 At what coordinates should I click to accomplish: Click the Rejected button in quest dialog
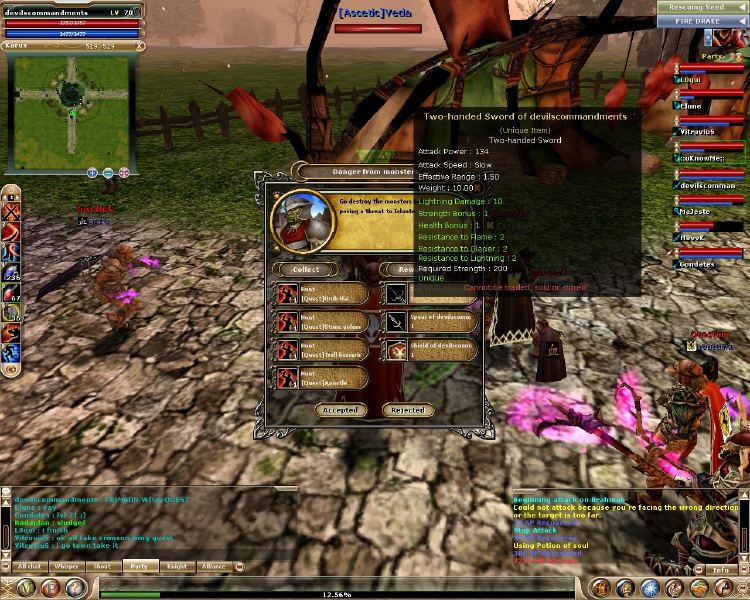(x=407, y=410)
